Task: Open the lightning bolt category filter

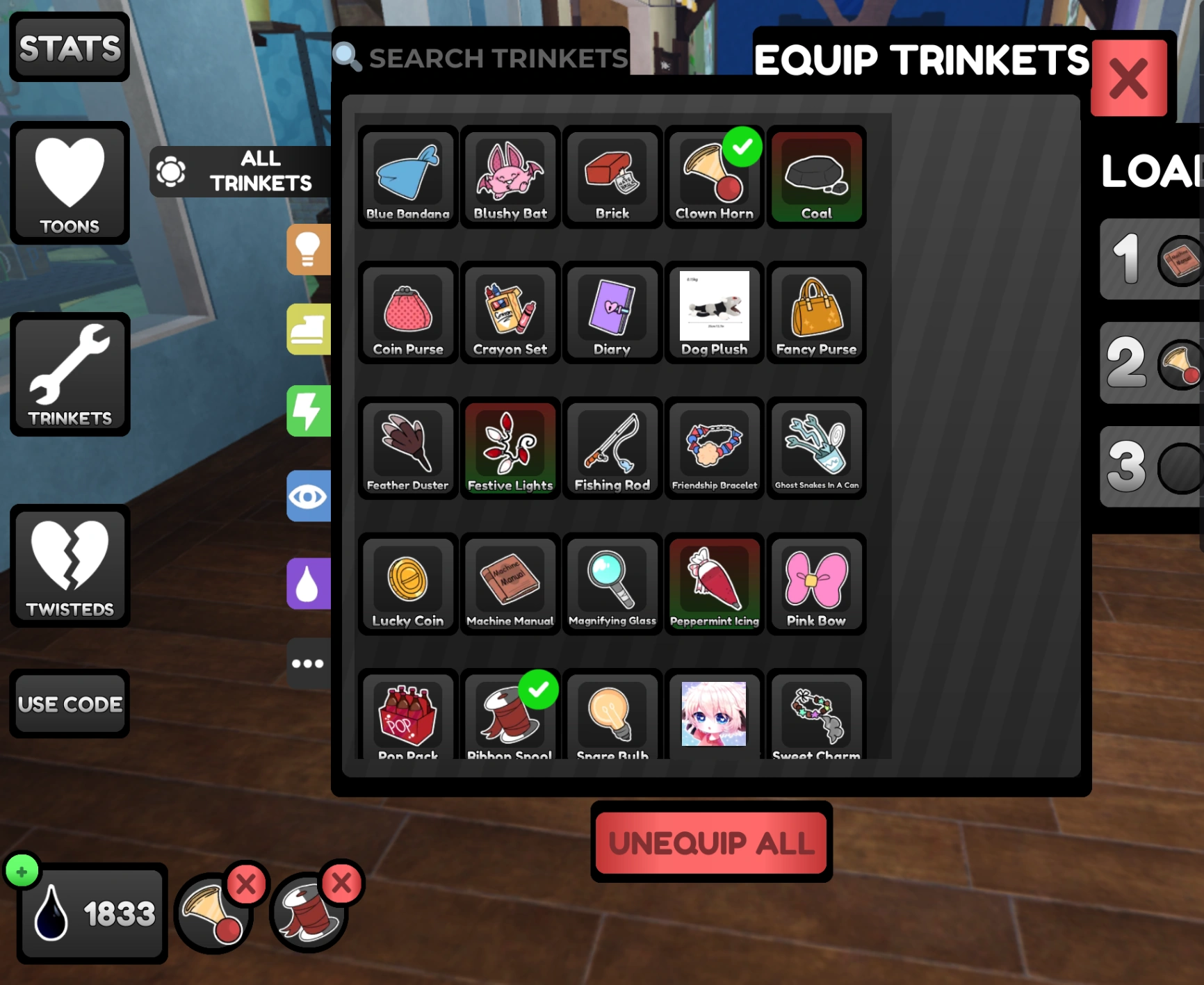Action: pos(309,412)
